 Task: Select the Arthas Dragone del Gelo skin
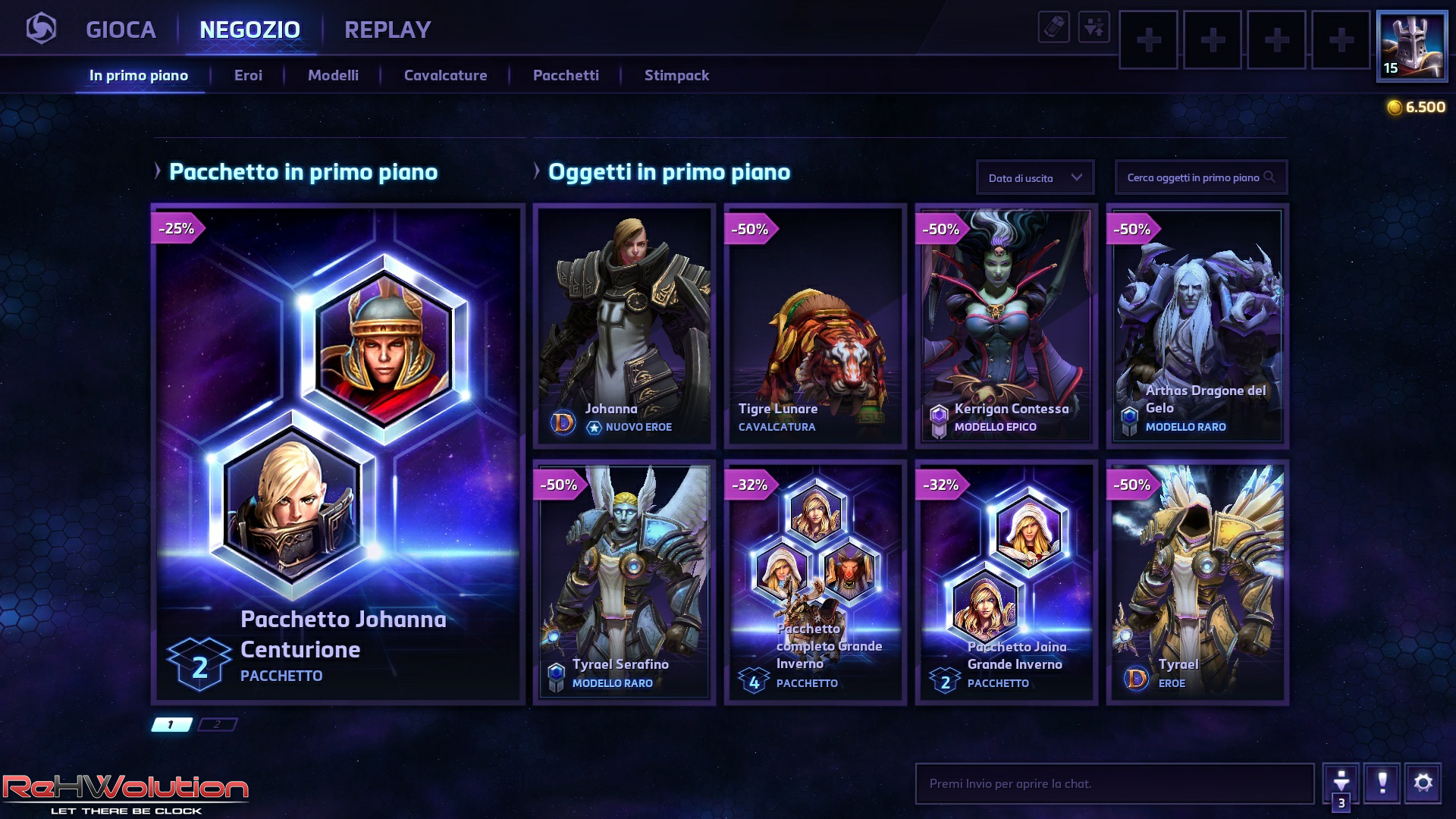coord(1197,326)
